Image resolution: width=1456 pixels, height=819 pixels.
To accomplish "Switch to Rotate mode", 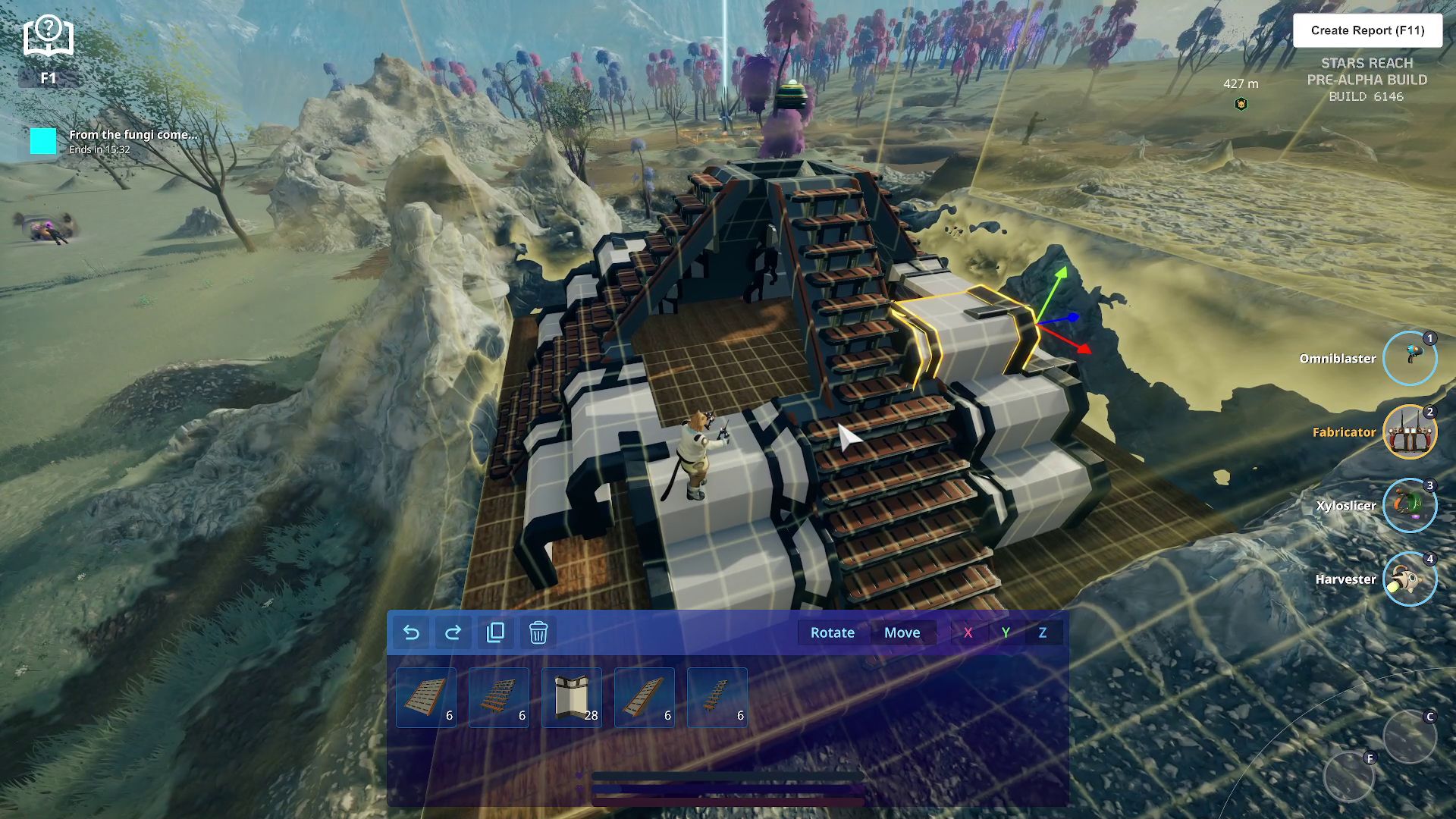I will coord(832,632).
